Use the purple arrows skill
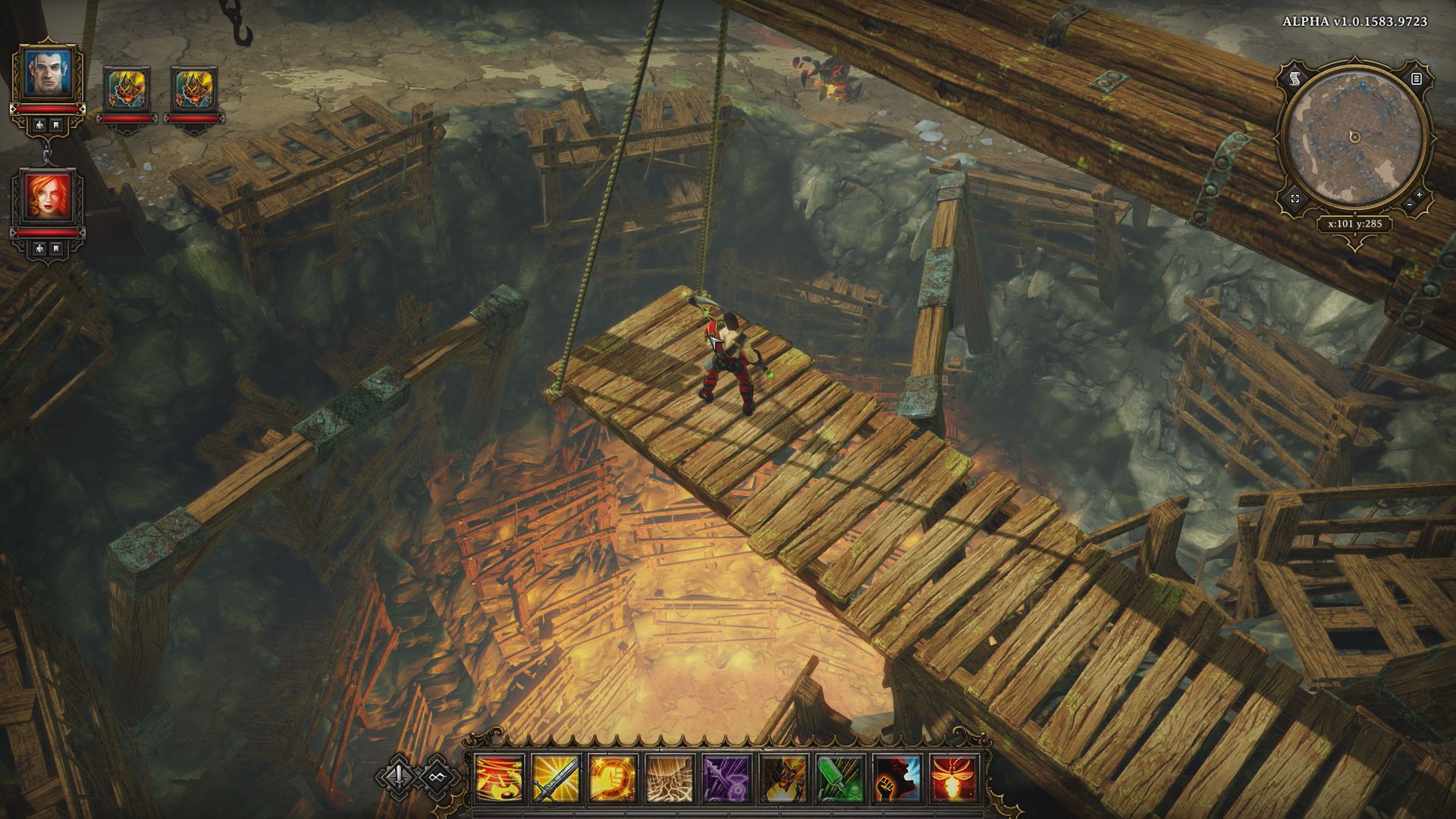Screen dimensions: 1456x819 [x=726, y=780]
